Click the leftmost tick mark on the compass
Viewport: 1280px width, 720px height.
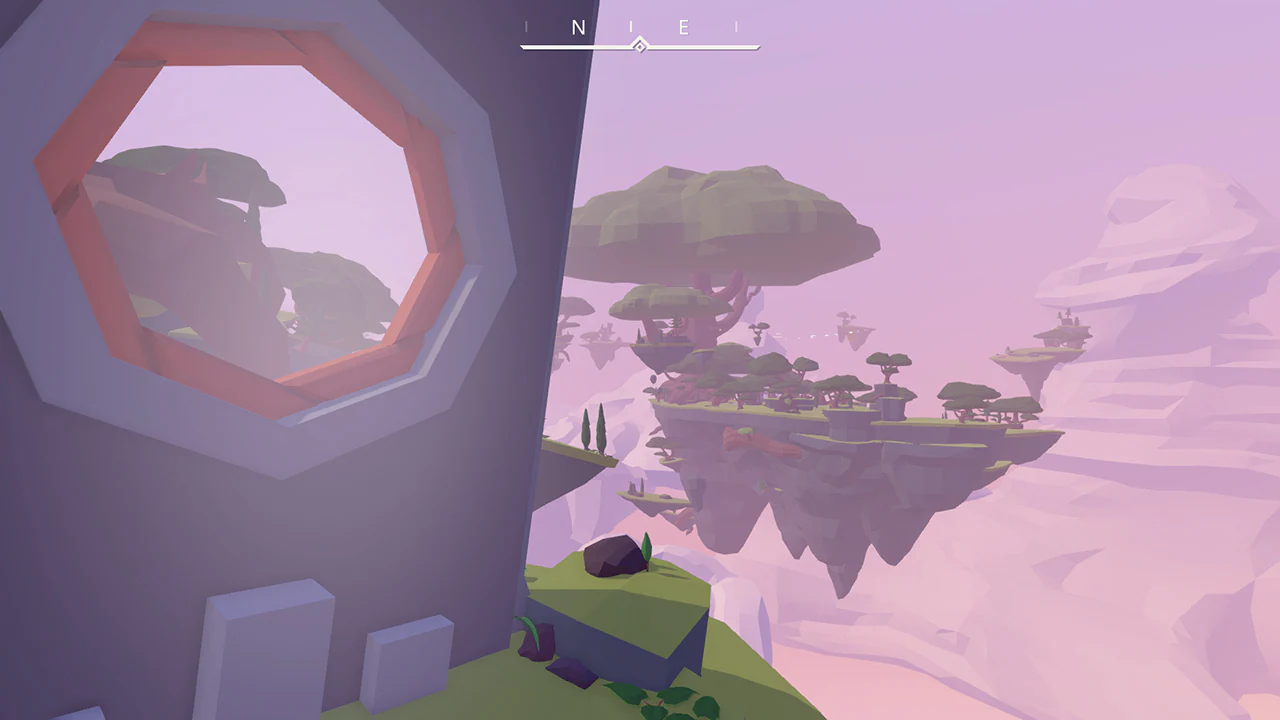pyautogui.click(x=526, y=27)
